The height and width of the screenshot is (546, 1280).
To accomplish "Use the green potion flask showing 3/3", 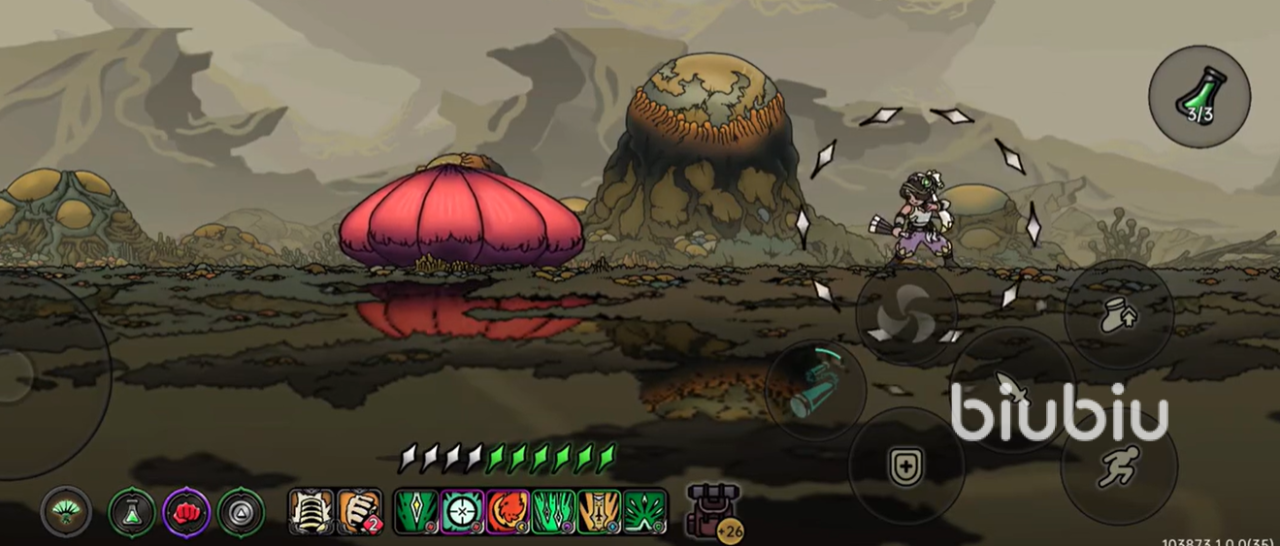I will point(1199,96).
